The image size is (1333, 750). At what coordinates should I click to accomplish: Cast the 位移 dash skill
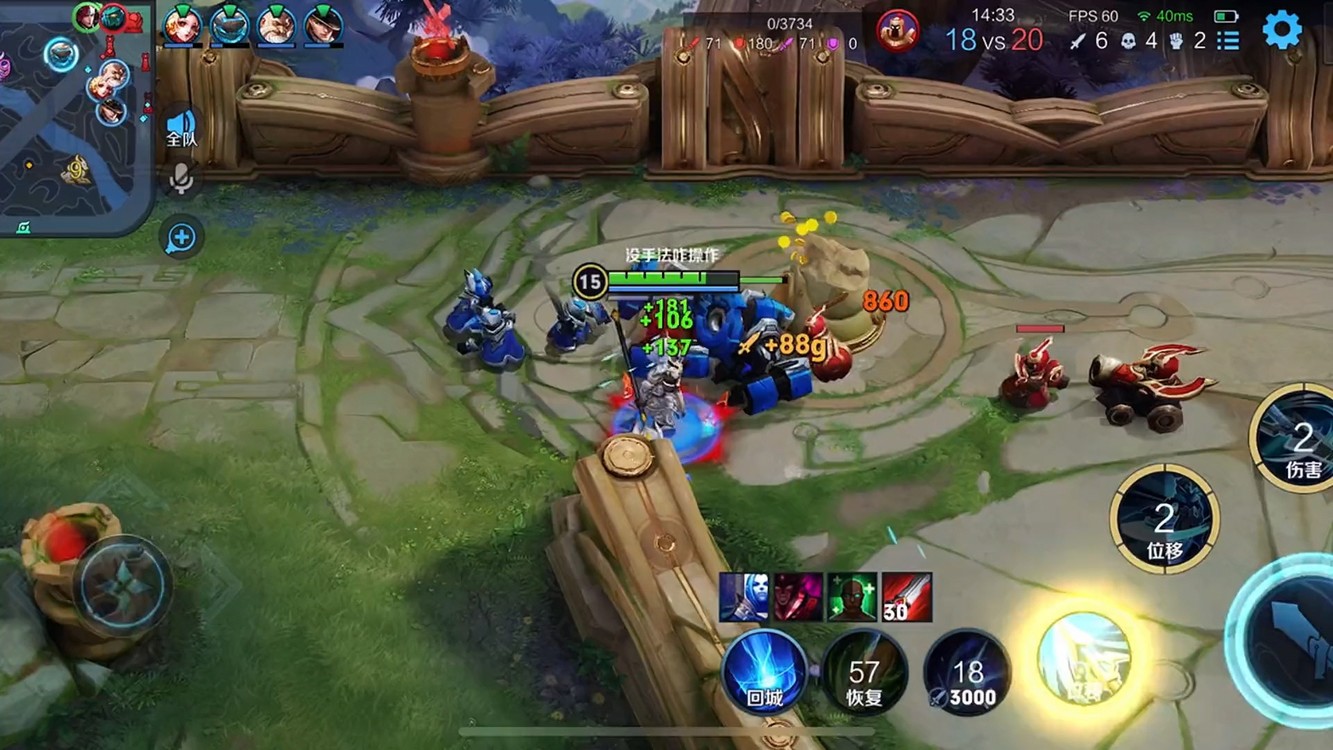(1164, 518)
